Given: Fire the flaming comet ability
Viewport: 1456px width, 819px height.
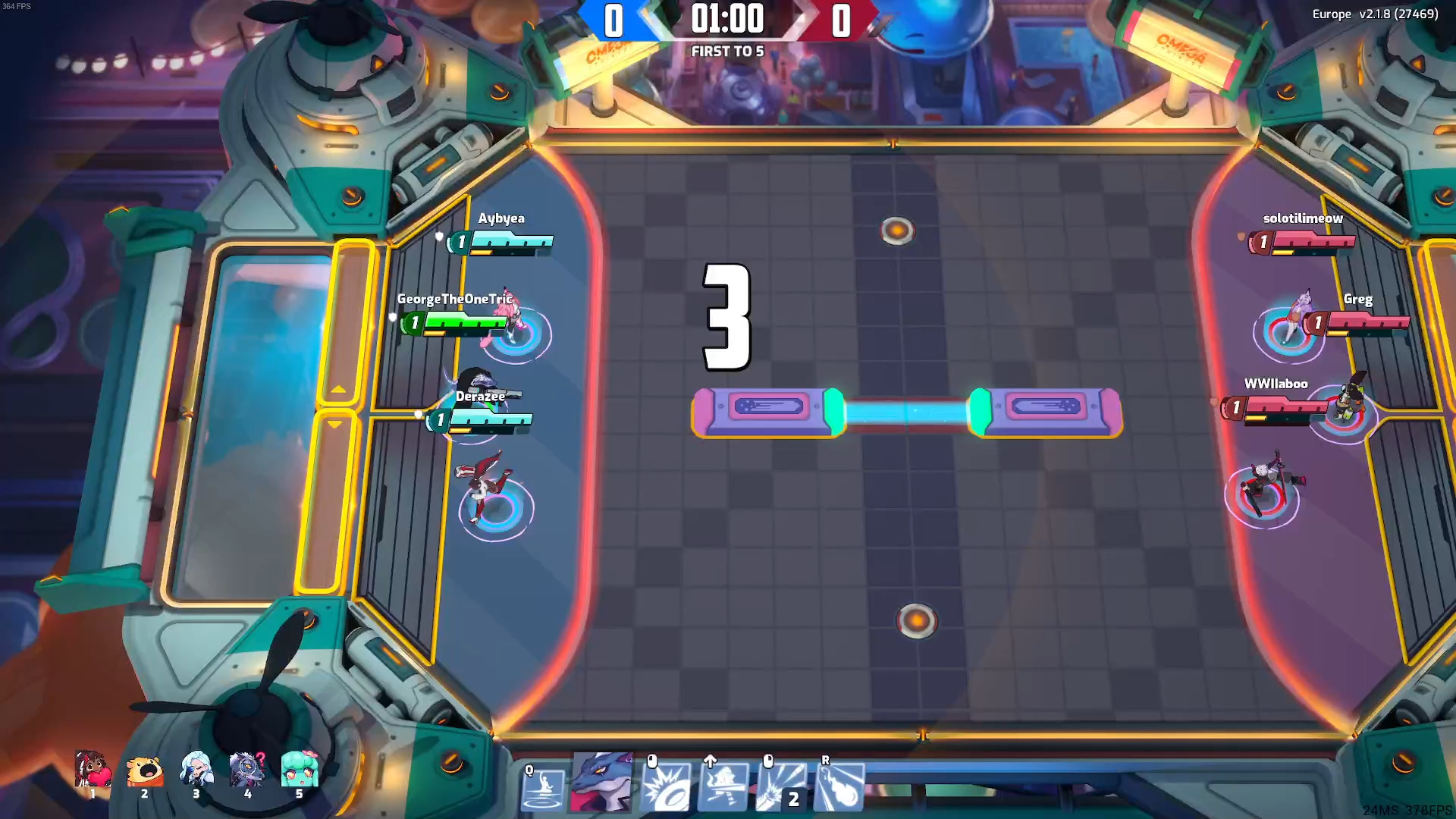Looking at the screenshot, I should coord(839,789).
